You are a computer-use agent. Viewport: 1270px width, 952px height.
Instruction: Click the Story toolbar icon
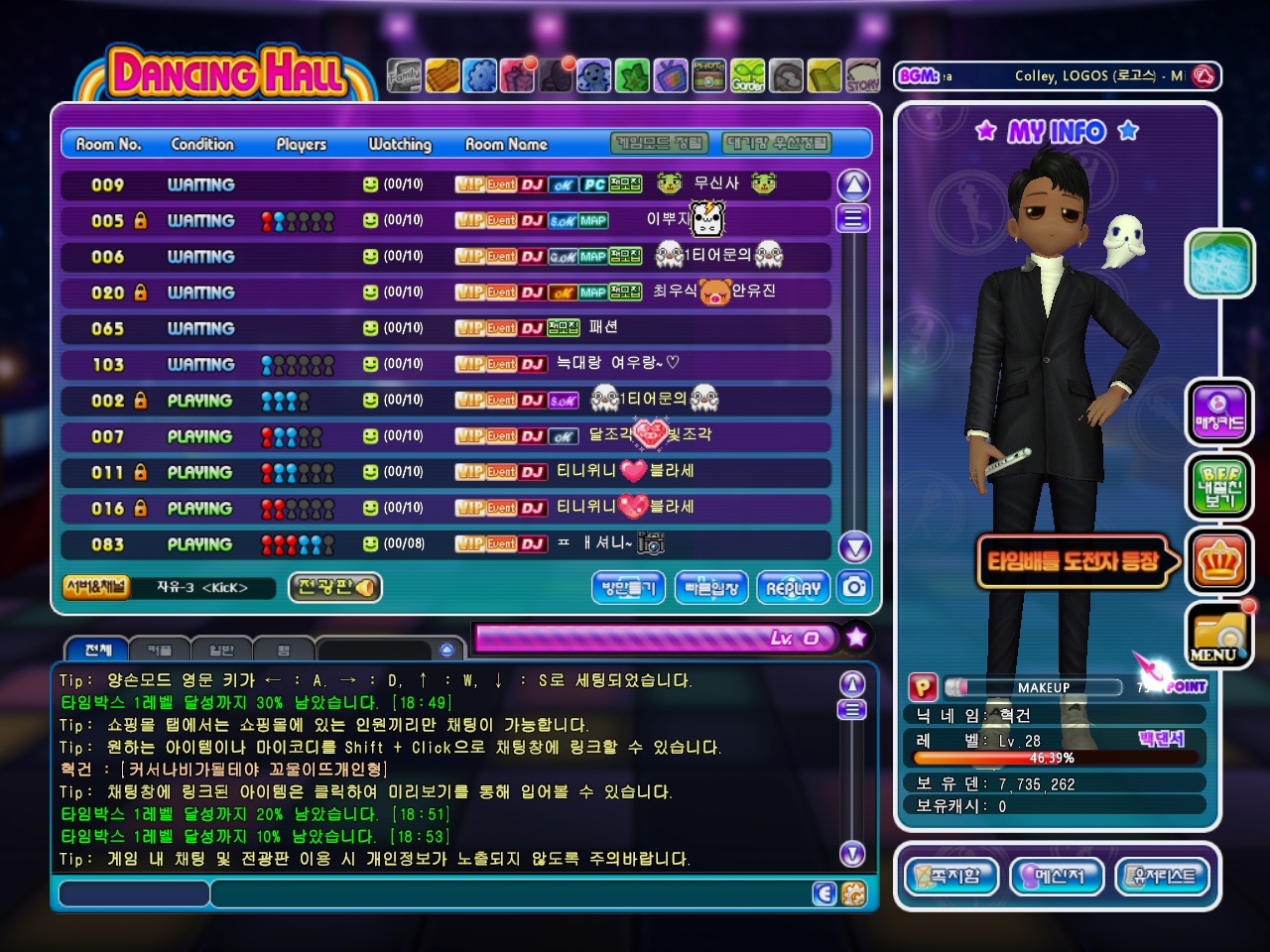pos(862,75)
